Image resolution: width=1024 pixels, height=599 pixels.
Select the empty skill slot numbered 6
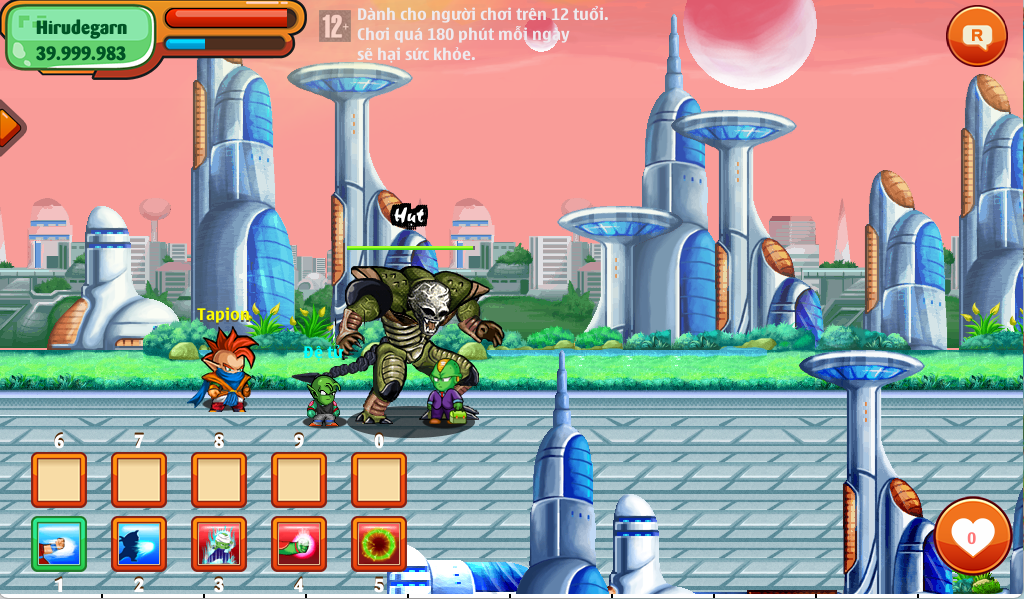point(59,480)
